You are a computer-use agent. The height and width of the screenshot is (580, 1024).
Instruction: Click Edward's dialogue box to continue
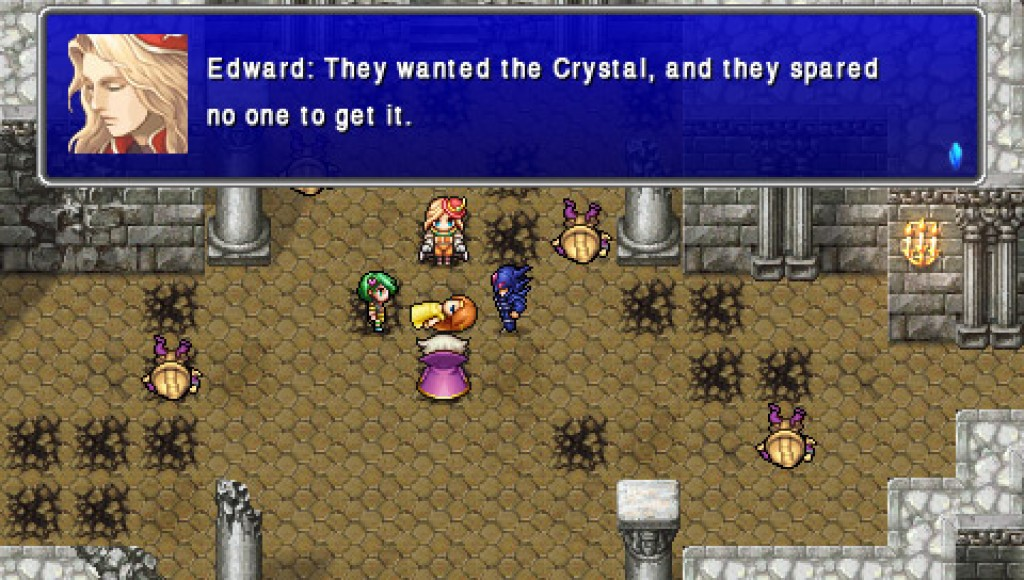point(540,96)
